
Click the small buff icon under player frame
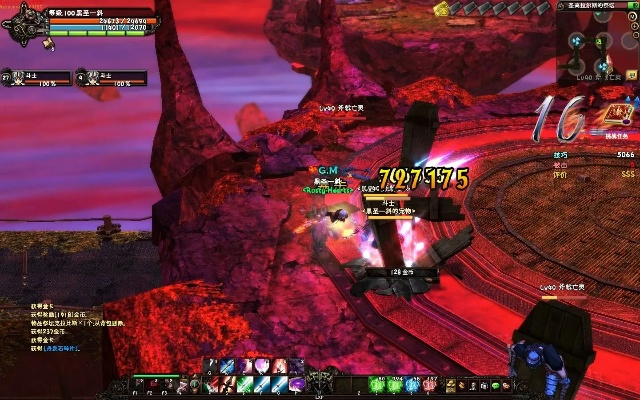[x=49, y=44]
